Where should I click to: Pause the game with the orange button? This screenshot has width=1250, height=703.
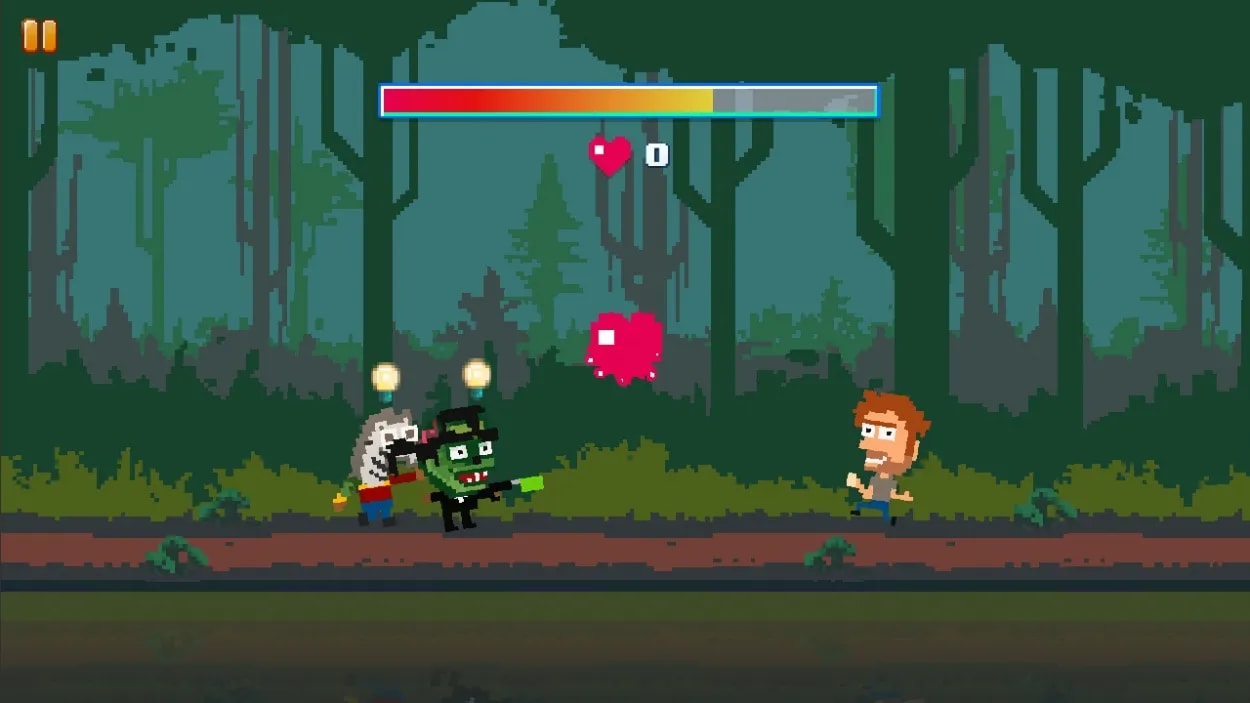[40, 36]
